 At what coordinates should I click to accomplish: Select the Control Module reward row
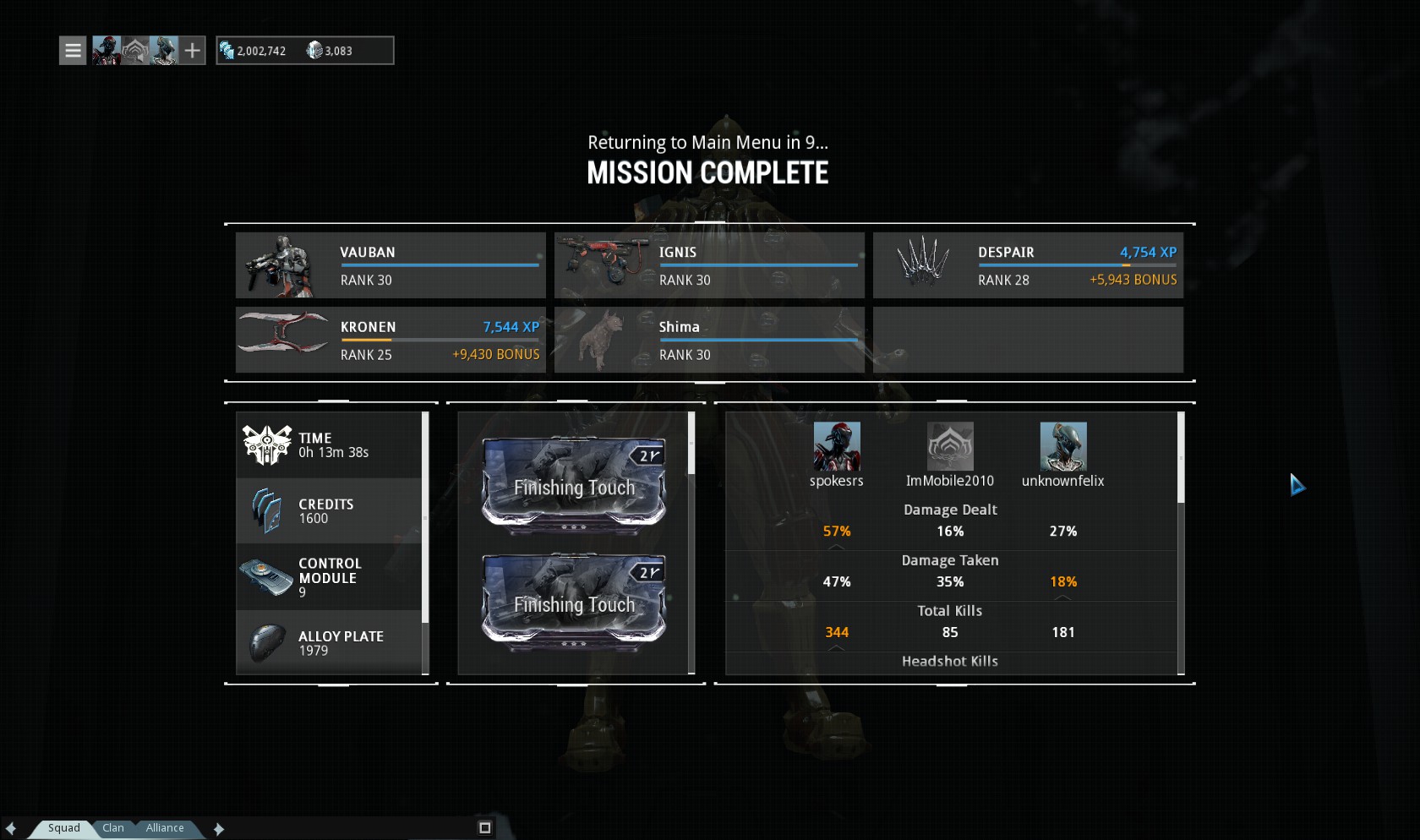point(330,577)
